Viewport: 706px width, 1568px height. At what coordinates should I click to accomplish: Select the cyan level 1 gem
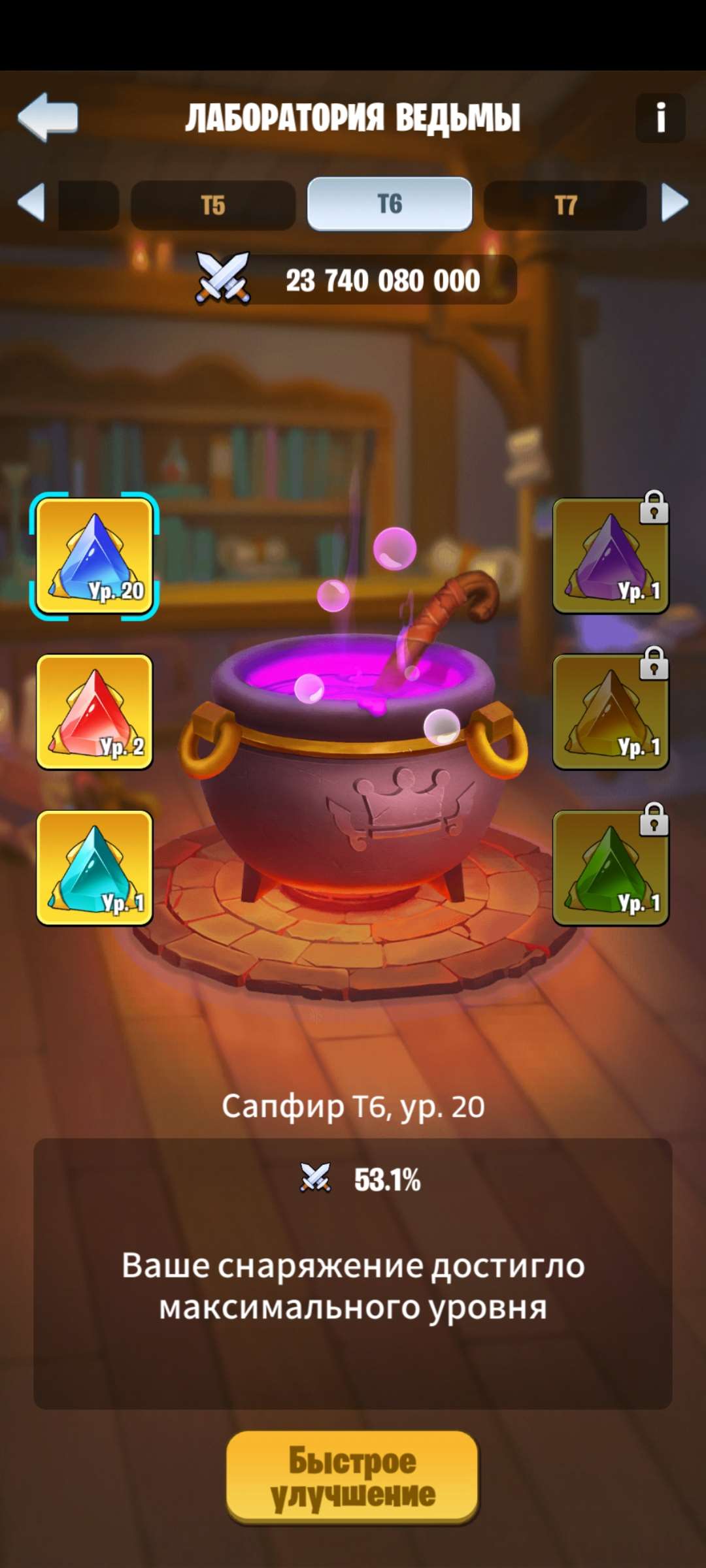tap(94, 868)
